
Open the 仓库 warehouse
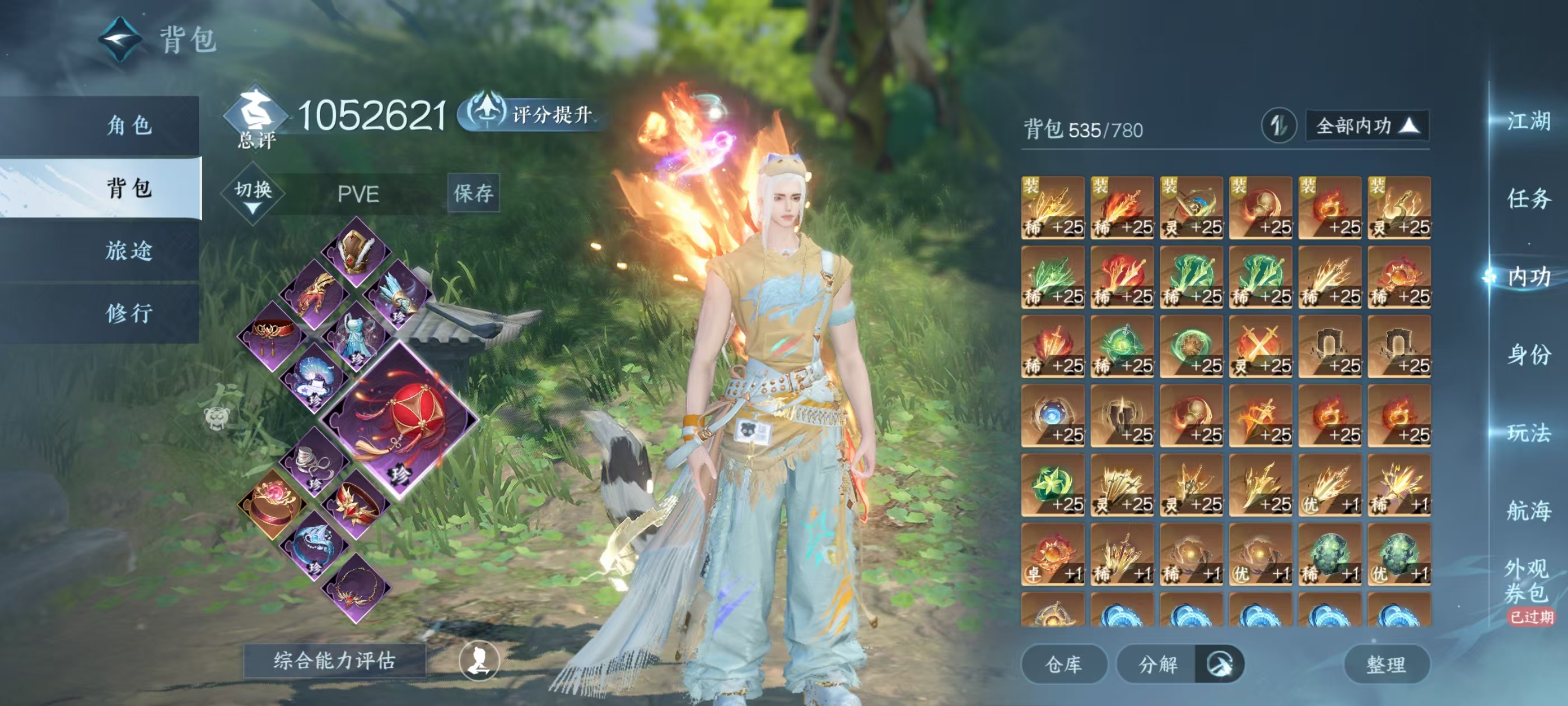(x=1063, y=664)
